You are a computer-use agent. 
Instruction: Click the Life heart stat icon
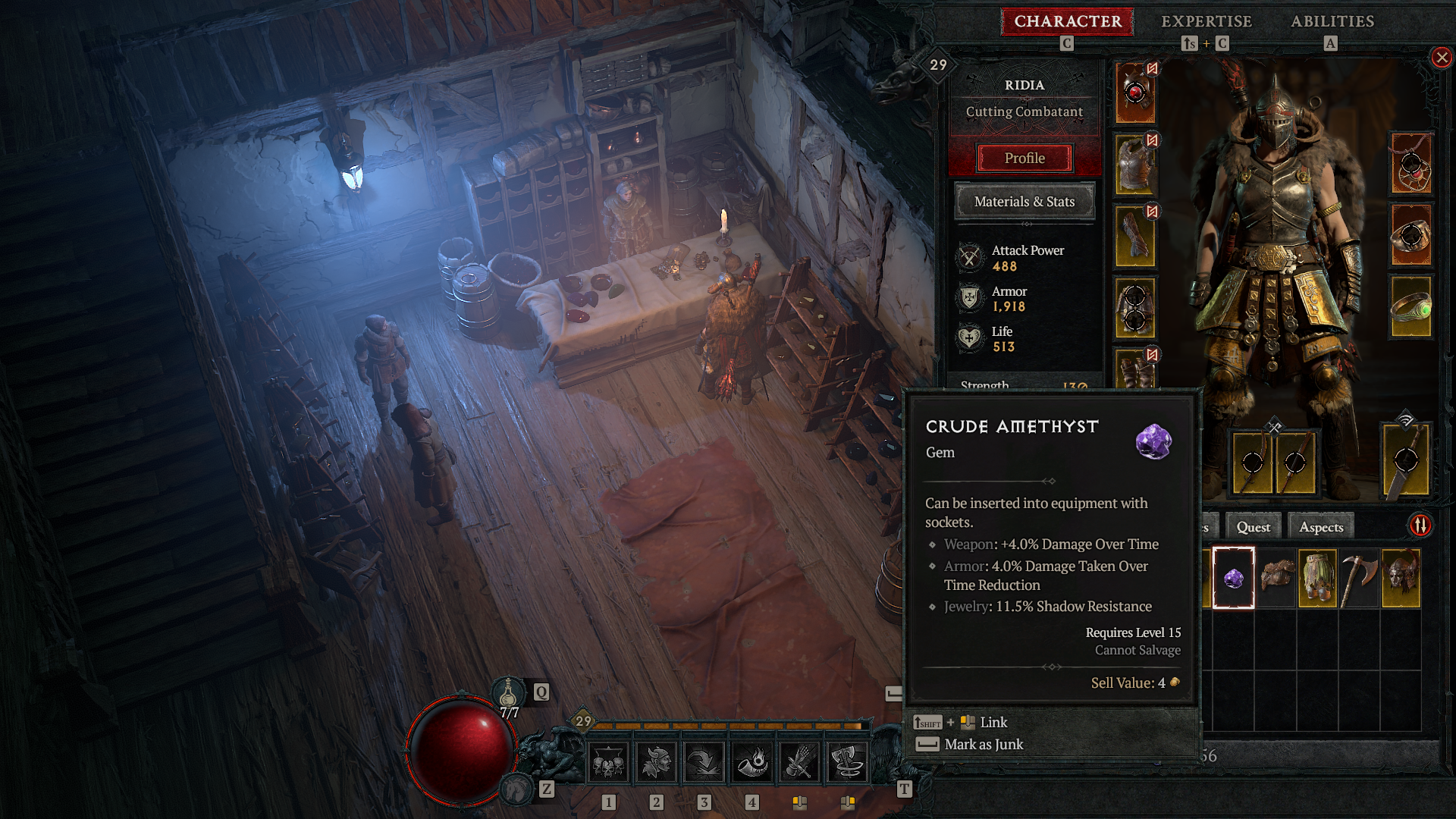click(x=968, y=337)
